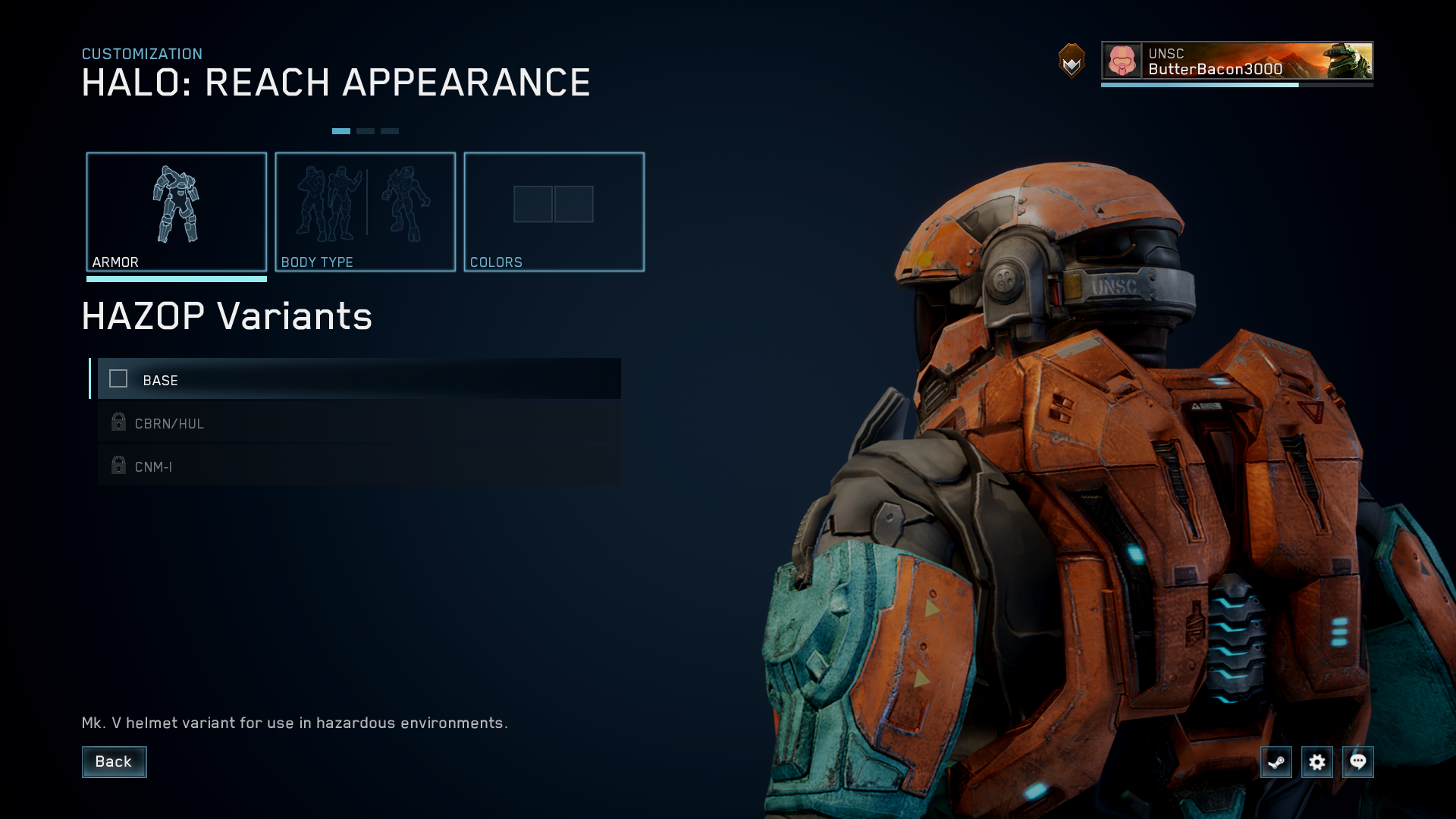Image resolution: width=1456 pixels, height=819 pixels.
Task: Open Steam overlay from bottom-right icon
Action: (x=1276, y=763)
